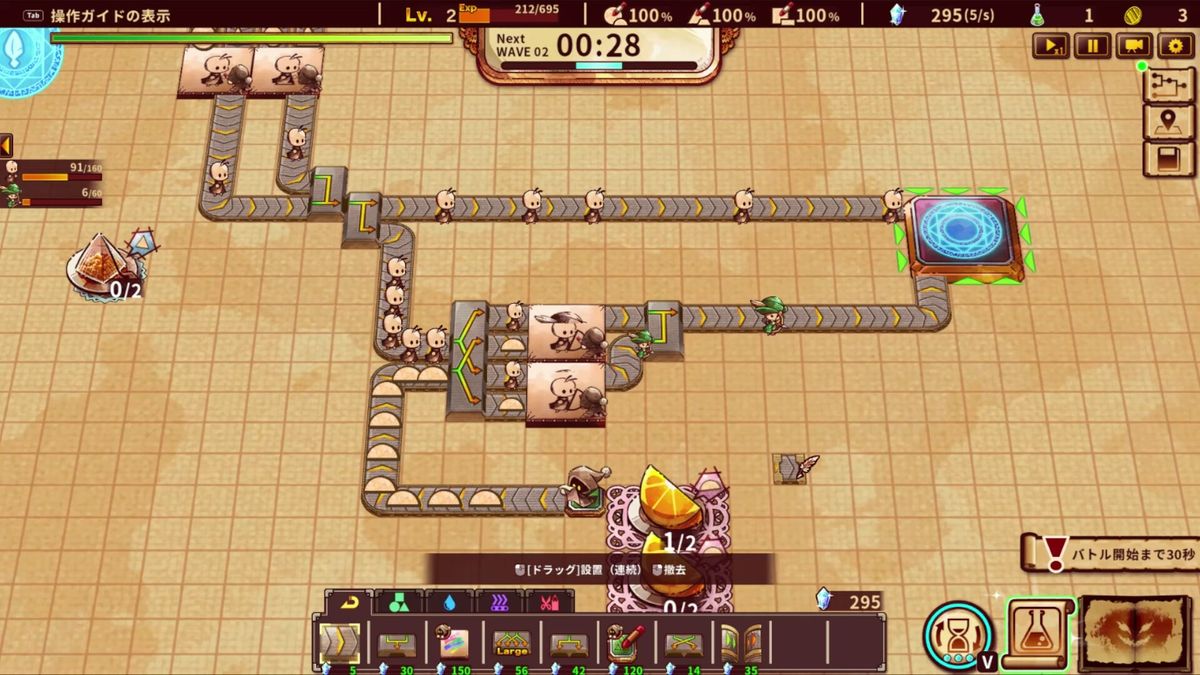1200x675 pixels.
Task: Pause the game
Action: 1092,45
